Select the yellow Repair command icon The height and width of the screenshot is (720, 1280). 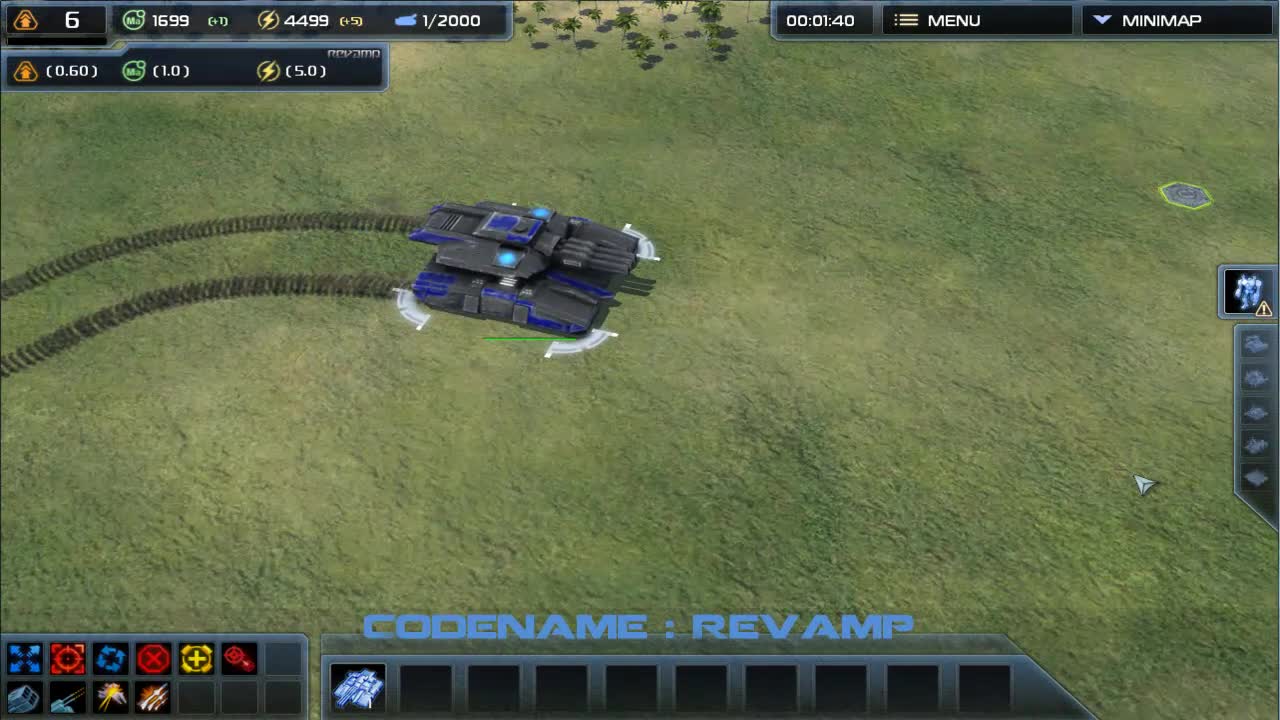point(196,657)
